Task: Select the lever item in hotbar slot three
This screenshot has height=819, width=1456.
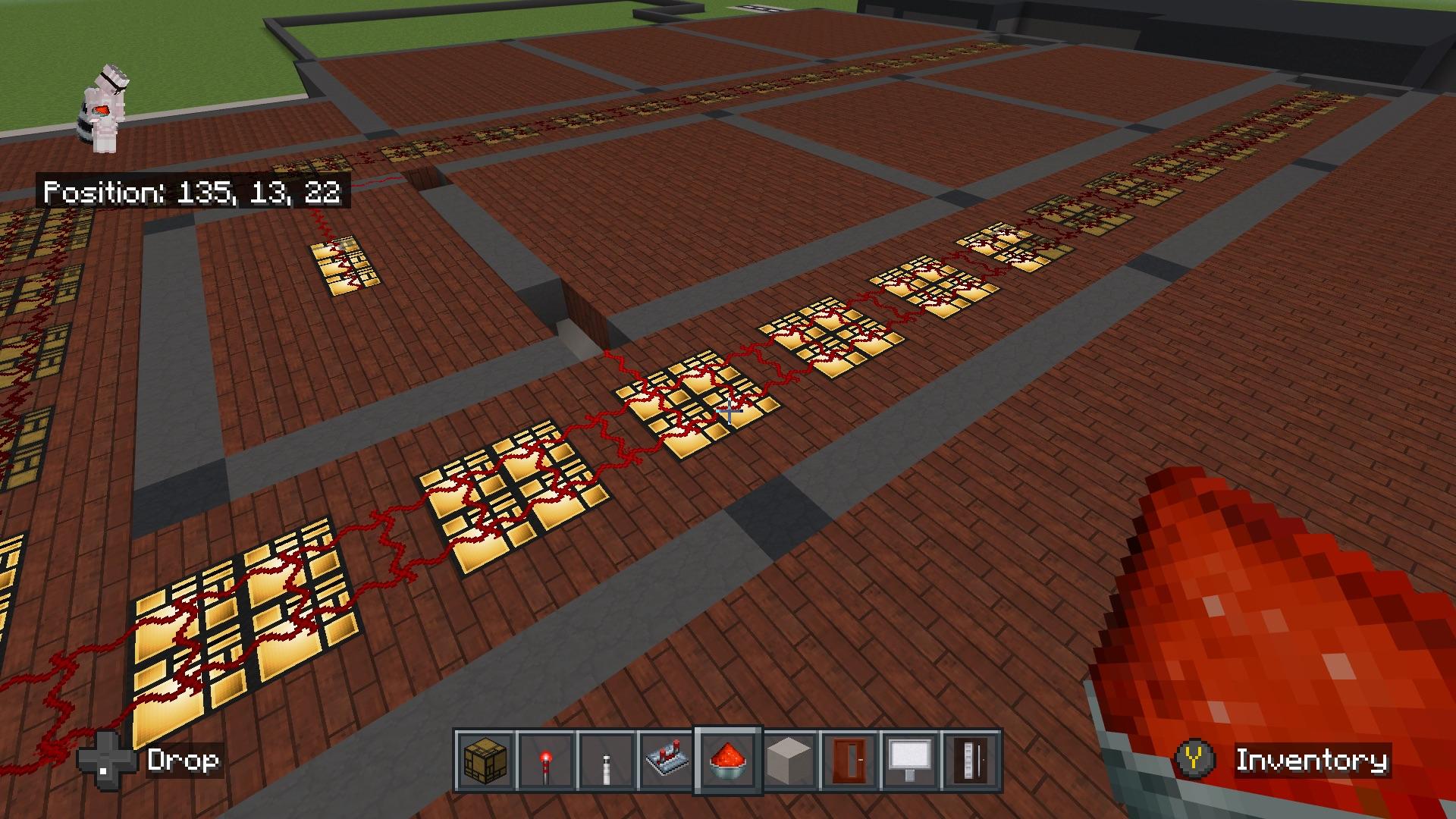Action: (x=607, y=761)
